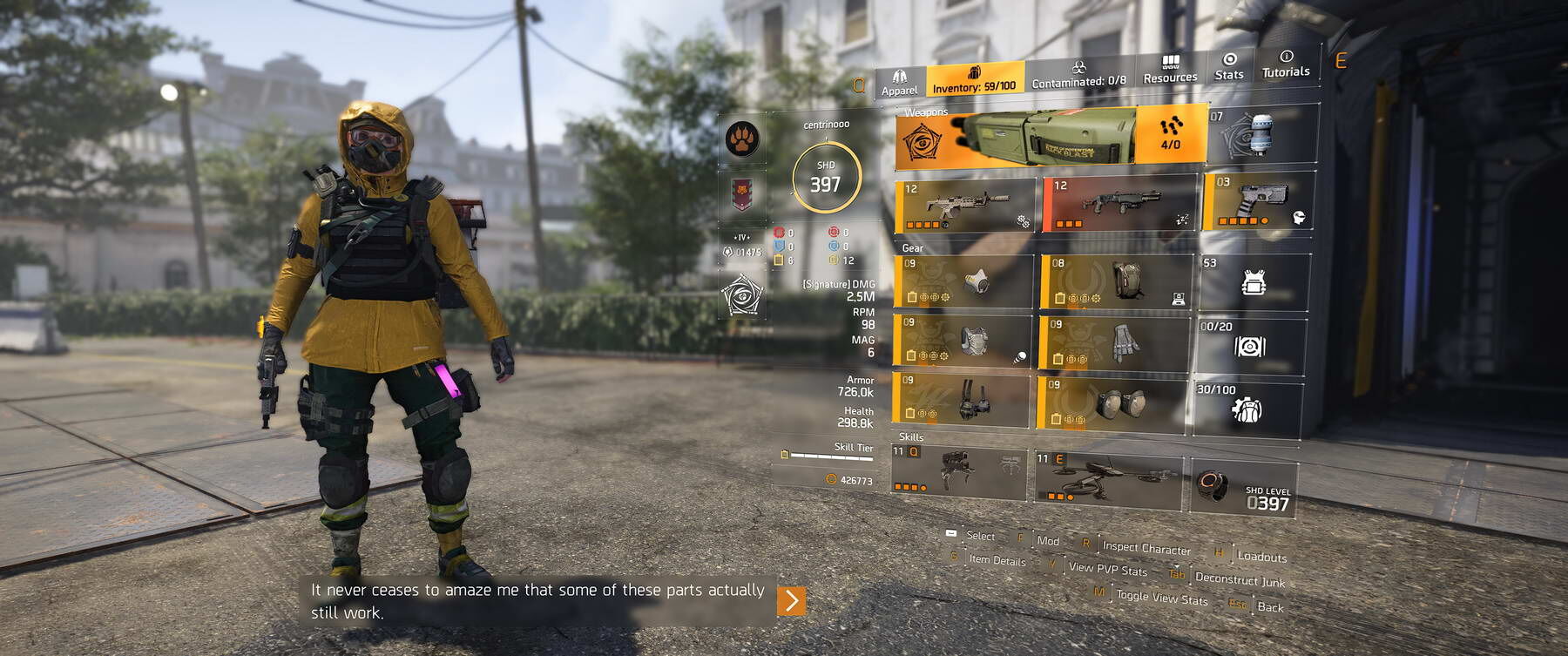
Task: Select the turret skill slot
Action: pos(959,470)
